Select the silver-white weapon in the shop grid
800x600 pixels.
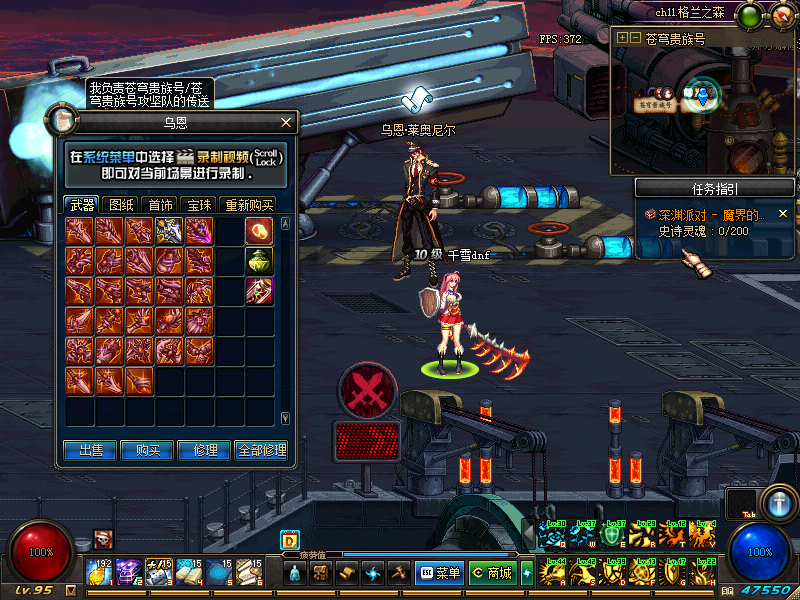click(x=168, y=232)
